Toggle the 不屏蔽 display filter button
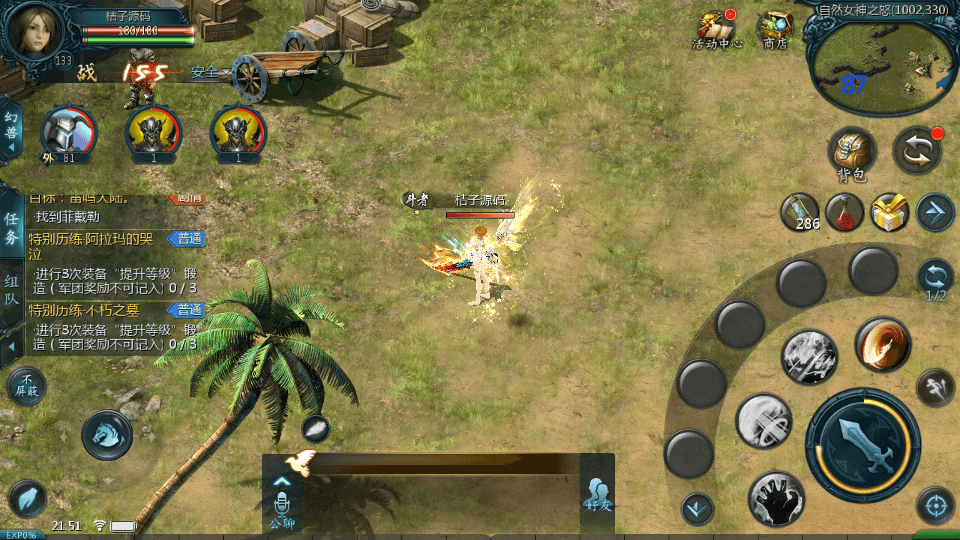The height and width of the screenshot is (540, 960). pyautogui.click(x=26, y=386)
